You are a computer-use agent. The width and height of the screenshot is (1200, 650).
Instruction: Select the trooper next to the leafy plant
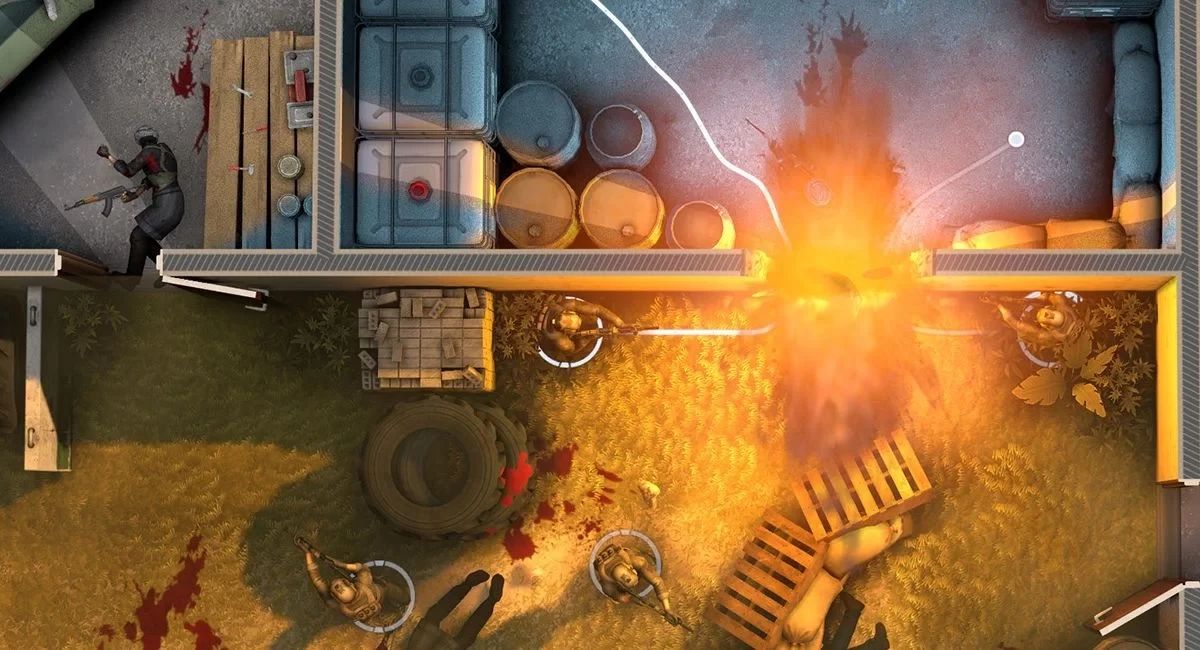[1048, 322]
